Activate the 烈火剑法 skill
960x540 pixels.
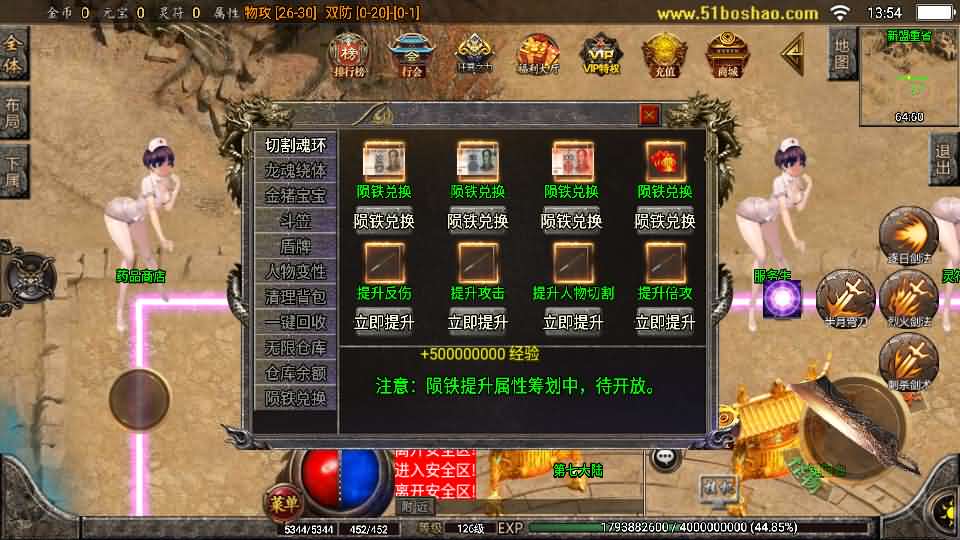tap(907, 297)
